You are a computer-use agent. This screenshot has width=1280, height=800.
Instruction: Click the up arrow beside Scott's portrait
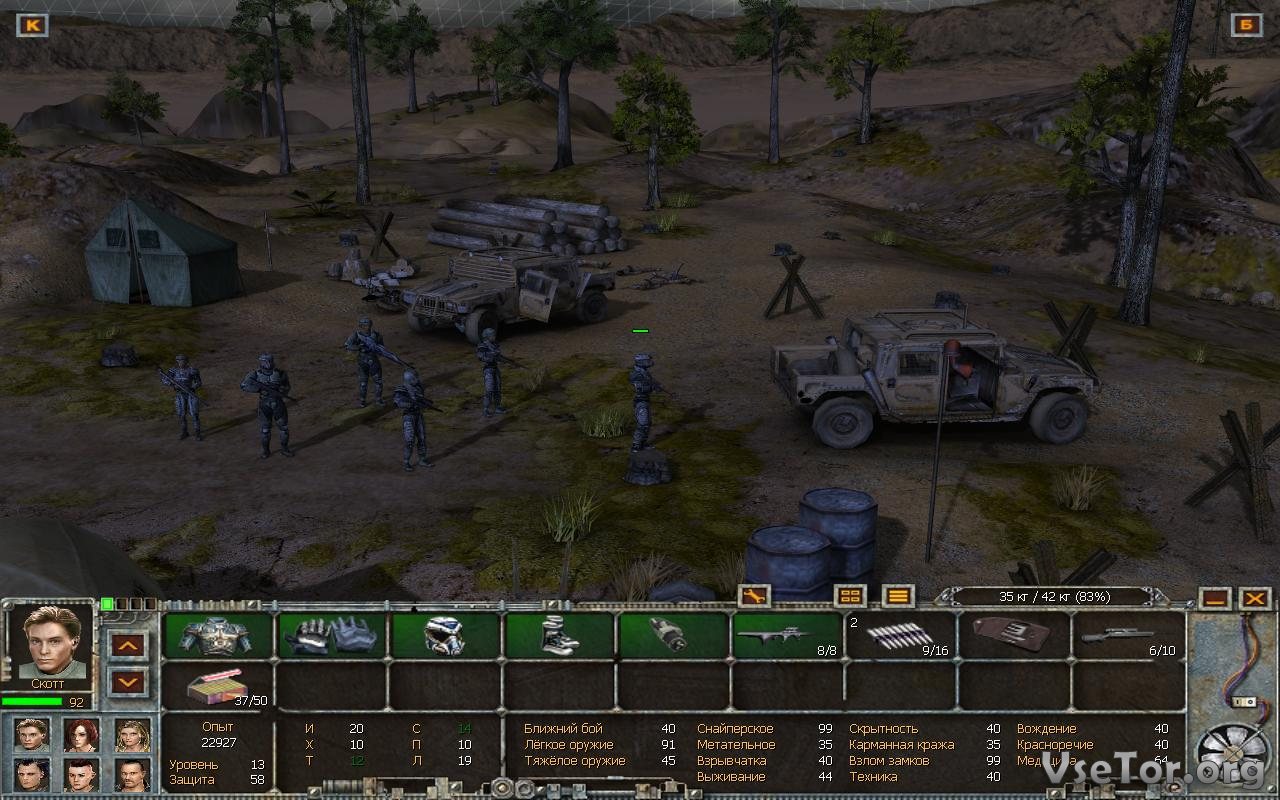128,645
